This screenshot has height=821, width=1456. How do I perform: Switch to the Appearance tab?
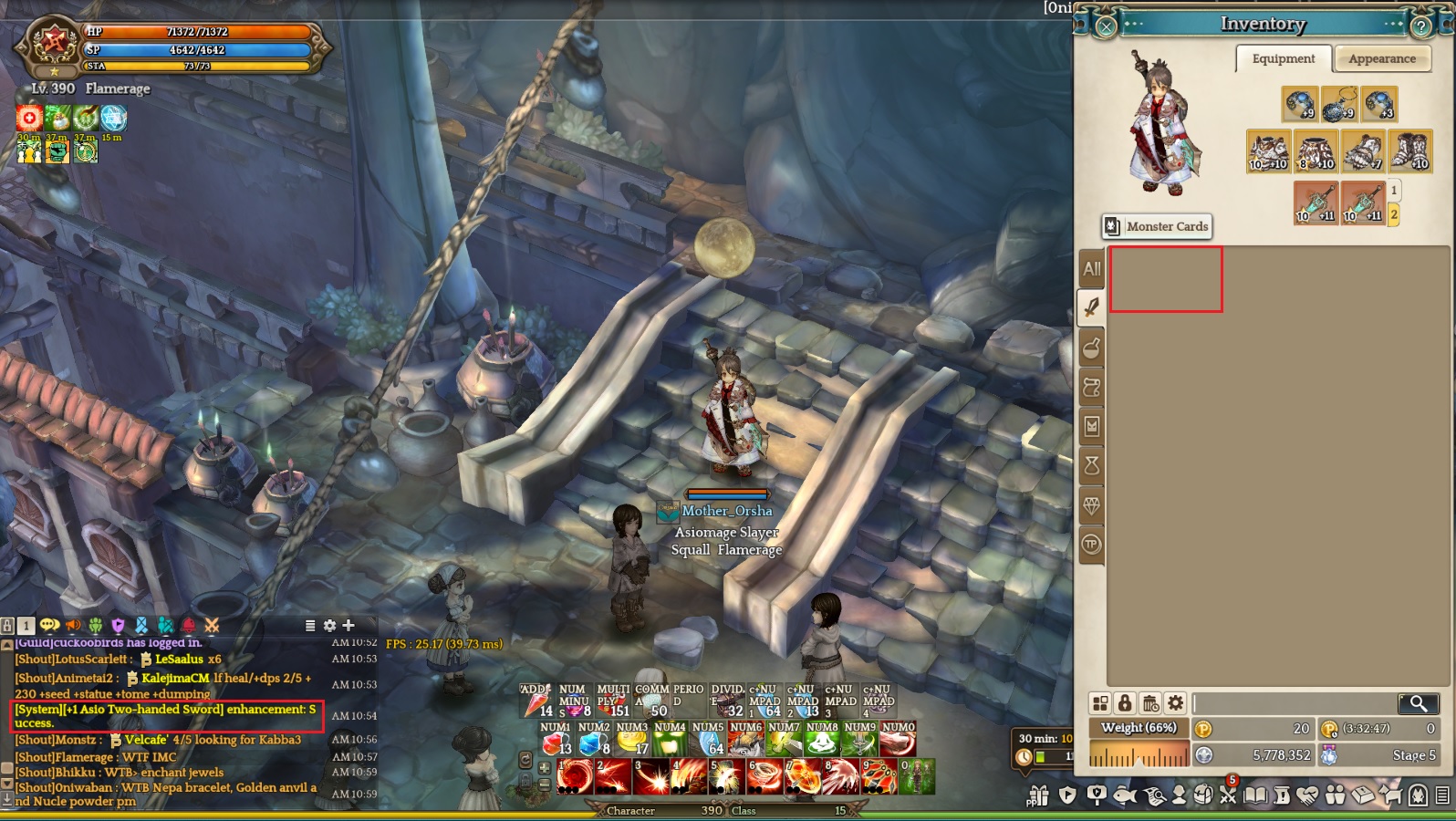(x=1381, y=59)
